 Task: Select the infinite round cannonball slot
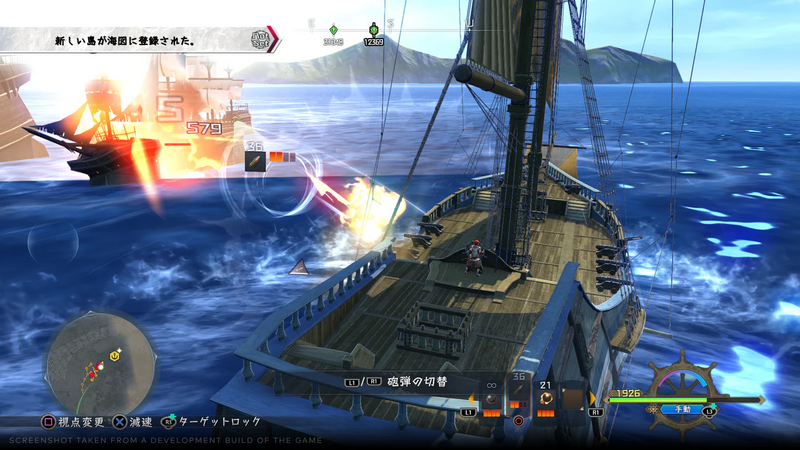click(x=491, y=397)
